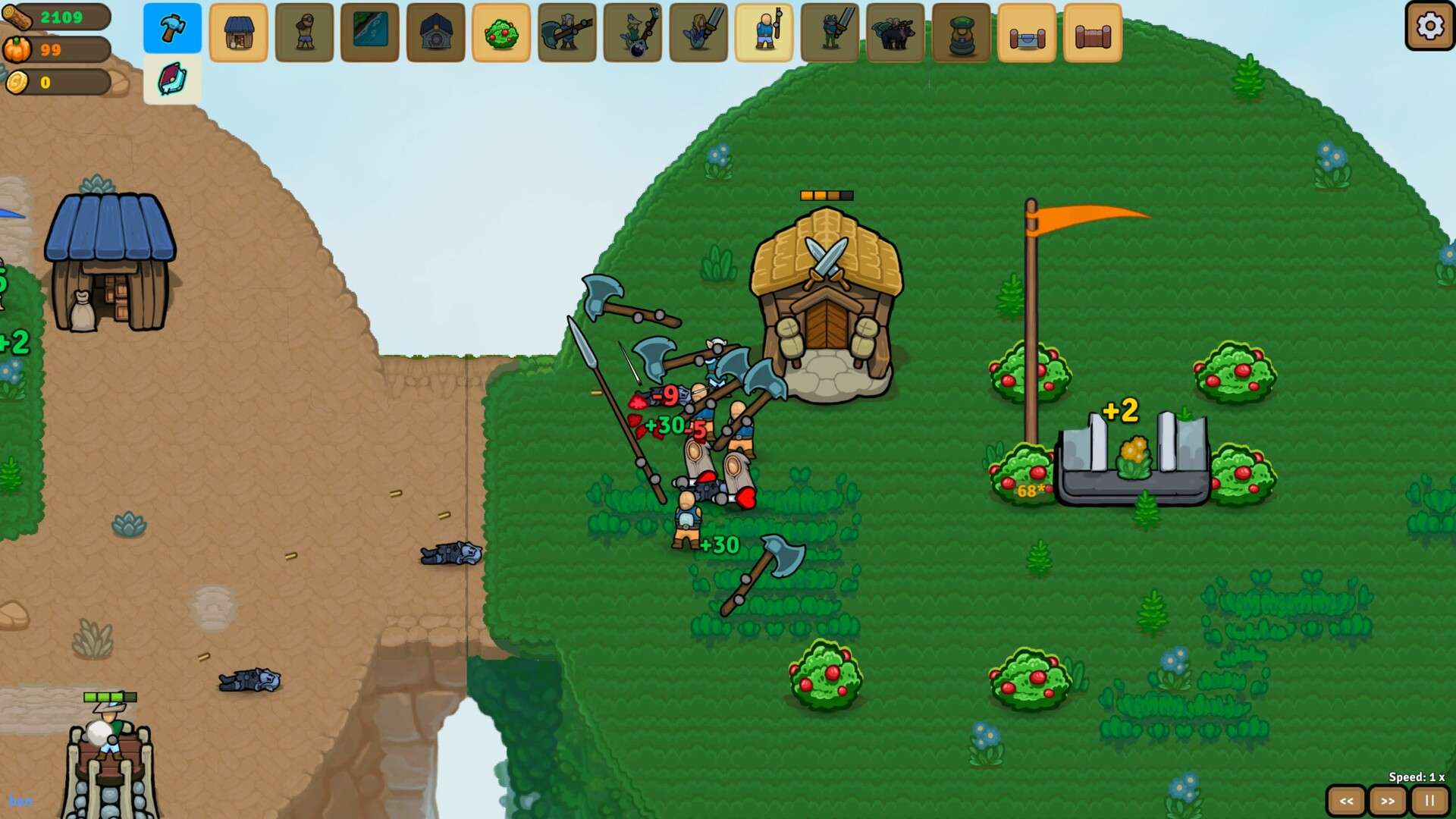Increase game speed with >> button

[1388, 801]
